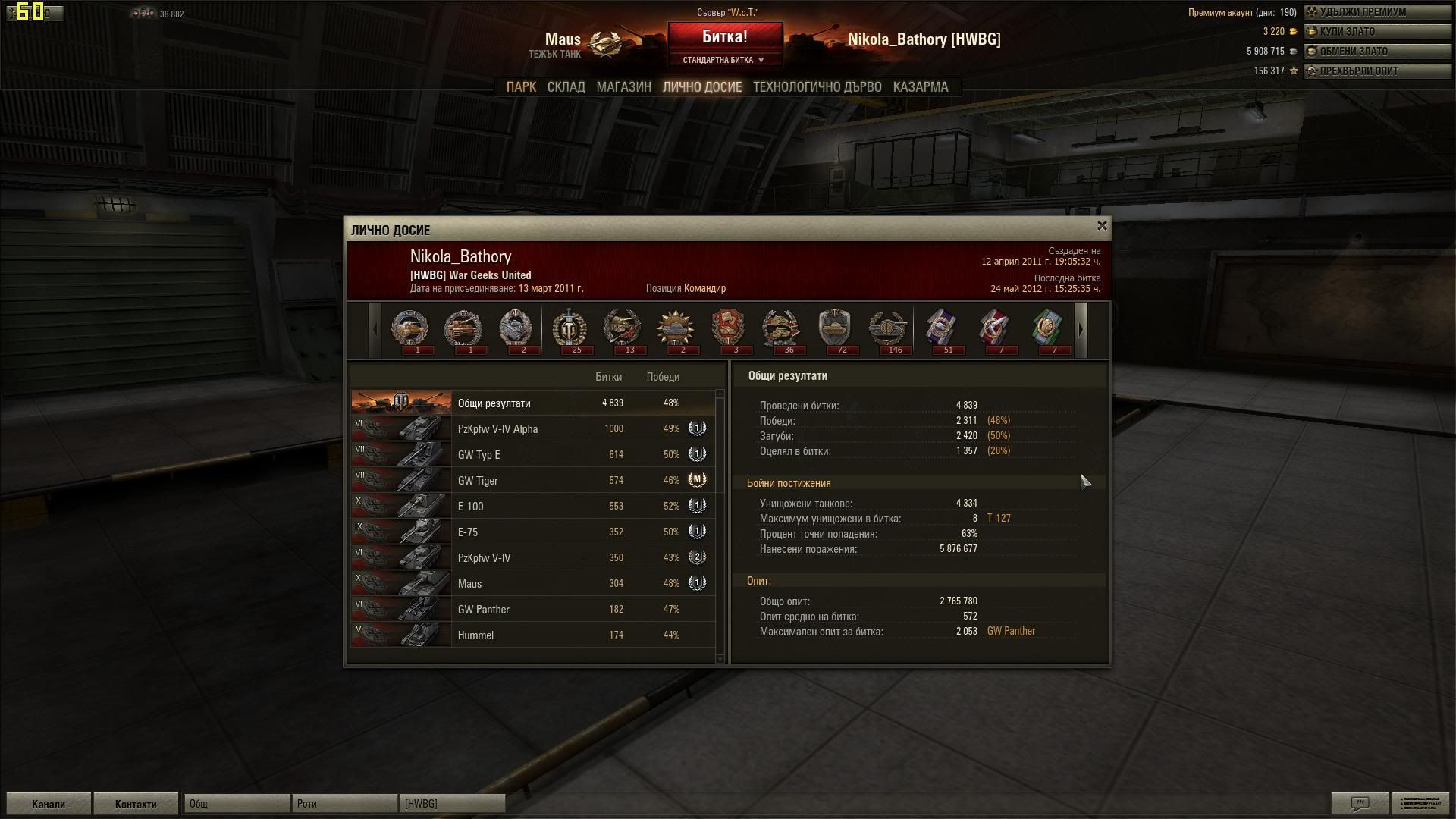This screenshot has width=1456, height=819.
Task: Open the Стандартна битка battle type dropdown
Action: tap(724, 60)
